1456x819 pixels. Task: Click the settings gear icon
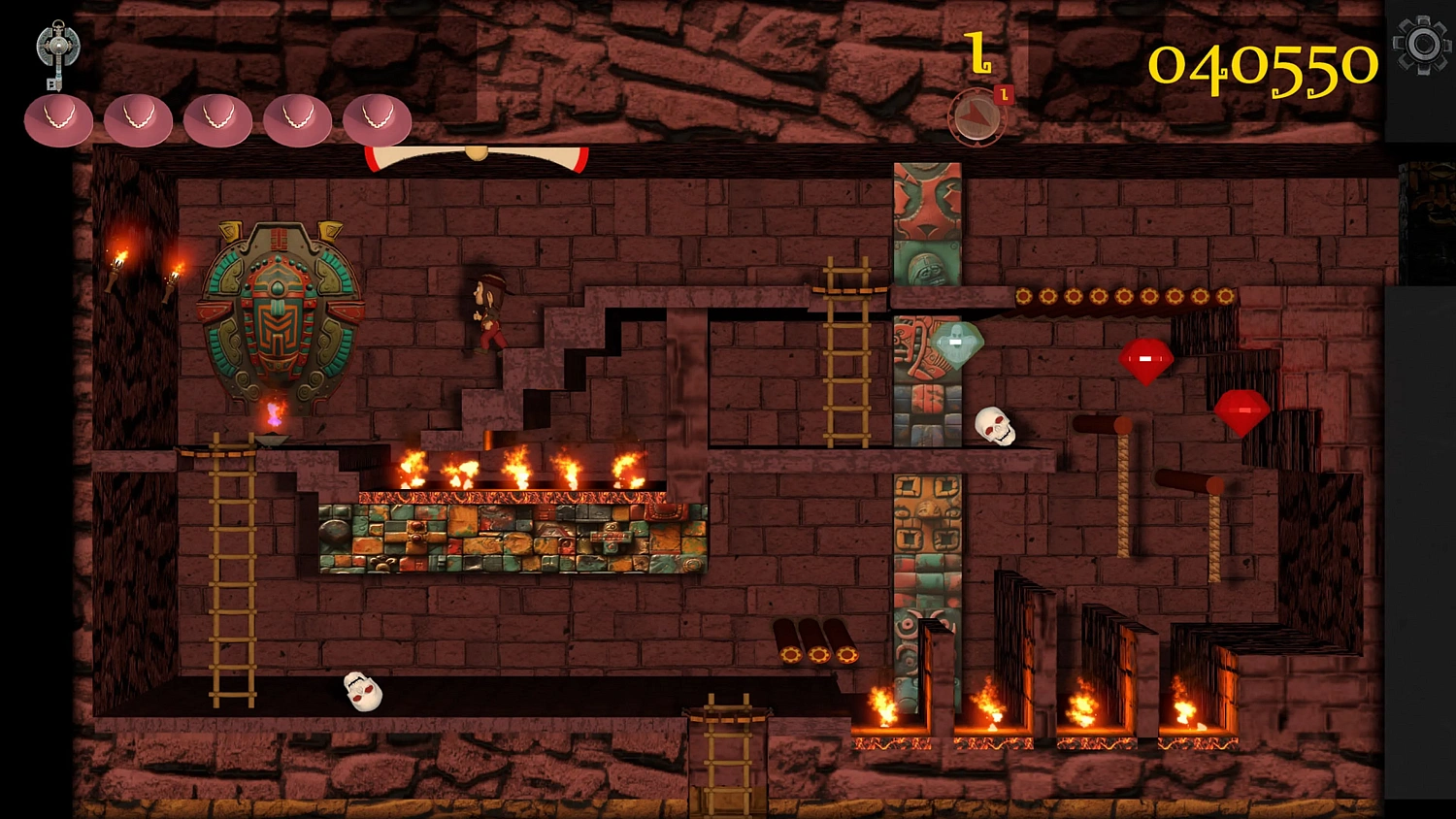(x=1423, y=44)
